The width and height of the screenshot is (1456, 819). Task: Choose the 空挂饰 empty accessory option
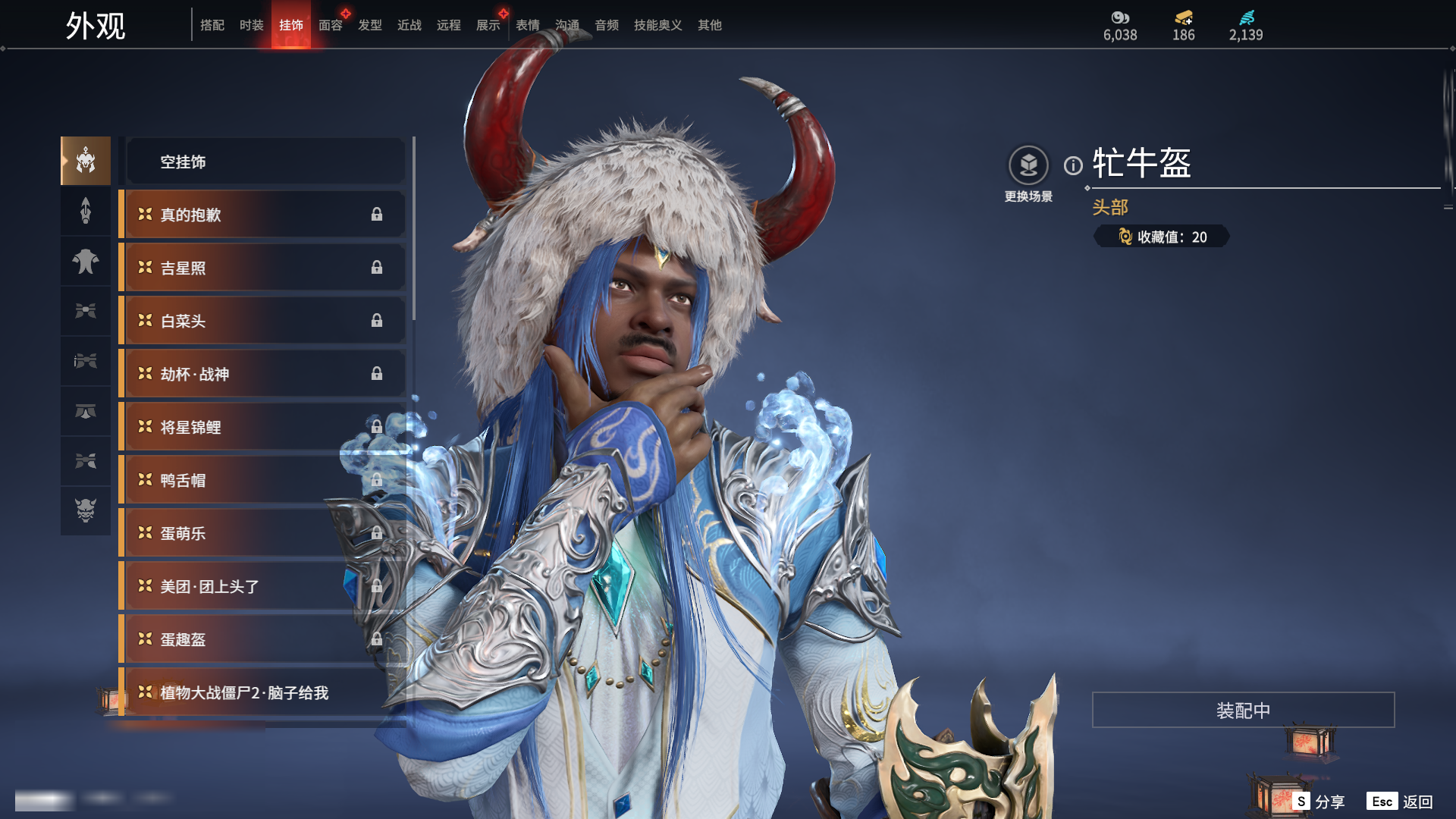(265, 162)
